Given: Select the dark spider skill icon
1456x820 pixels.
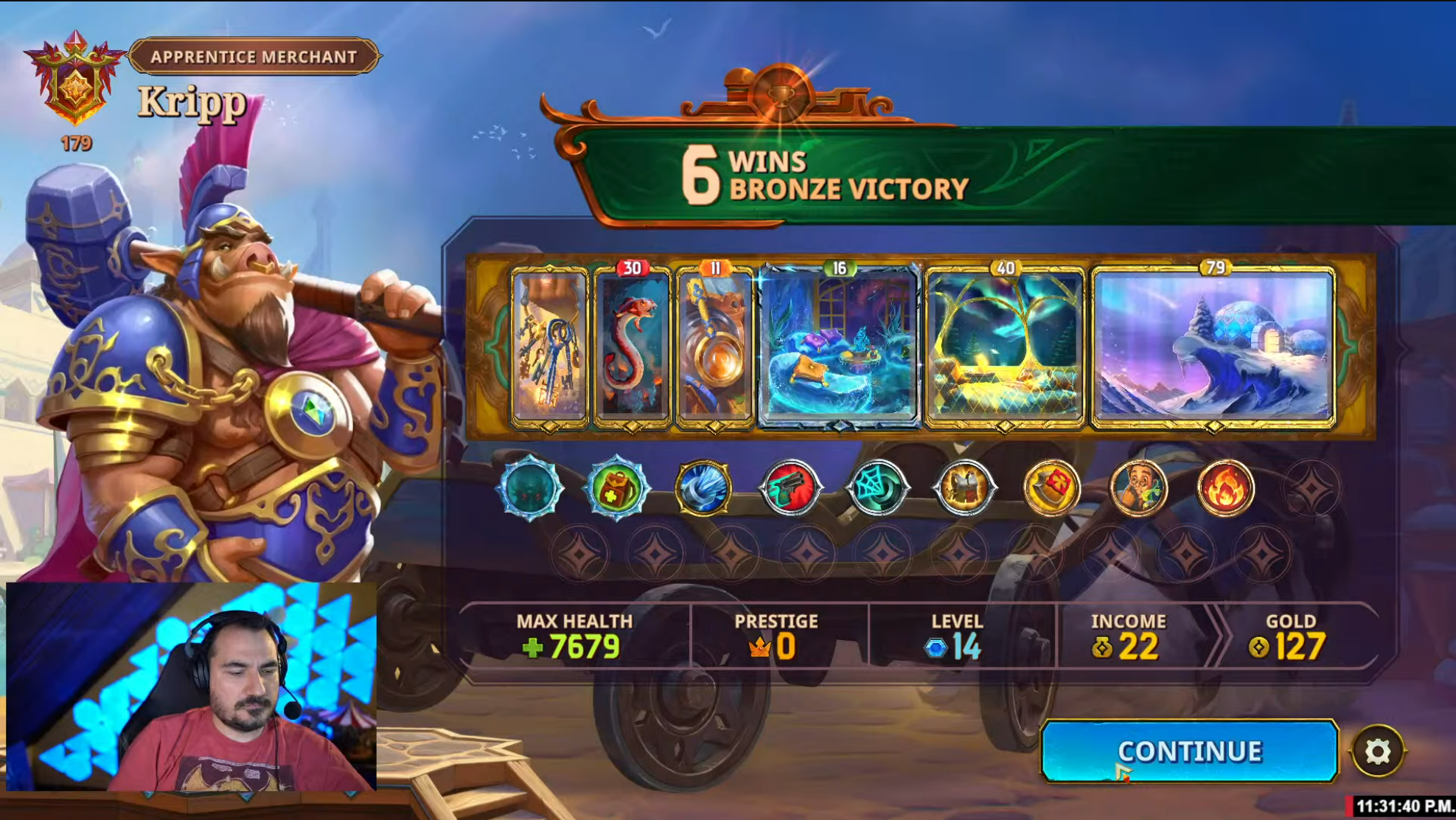Looking at the screenshot, I should point(530,487).
